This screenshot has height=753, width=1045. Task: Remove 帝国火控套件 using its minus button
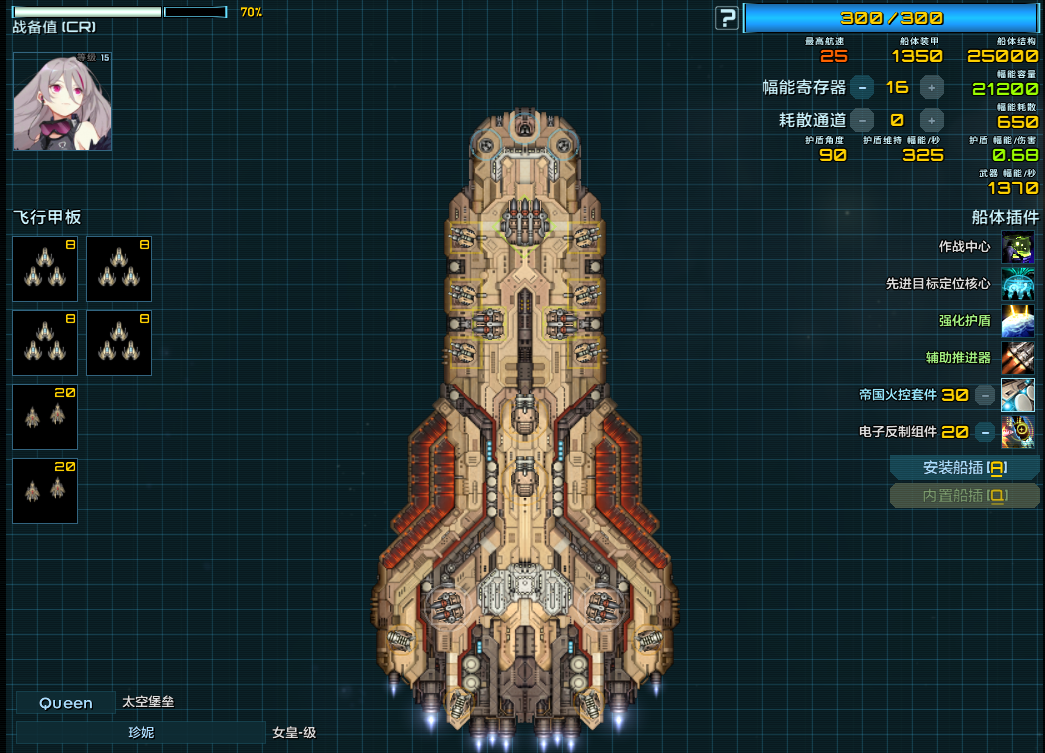point(985,395)
